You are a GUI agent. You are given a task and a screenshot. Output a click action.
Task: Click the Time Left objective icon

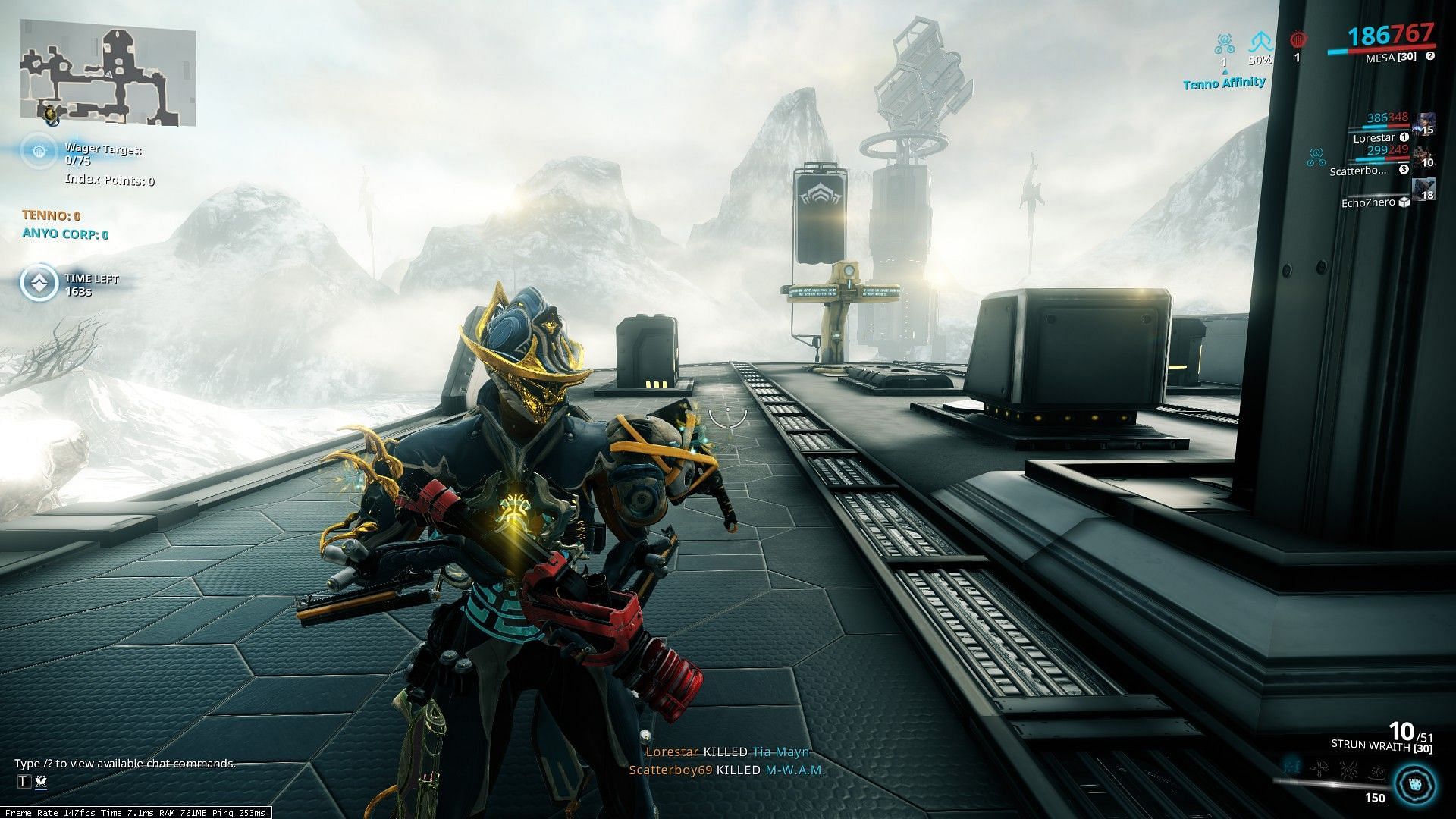[x=39, y=284]
